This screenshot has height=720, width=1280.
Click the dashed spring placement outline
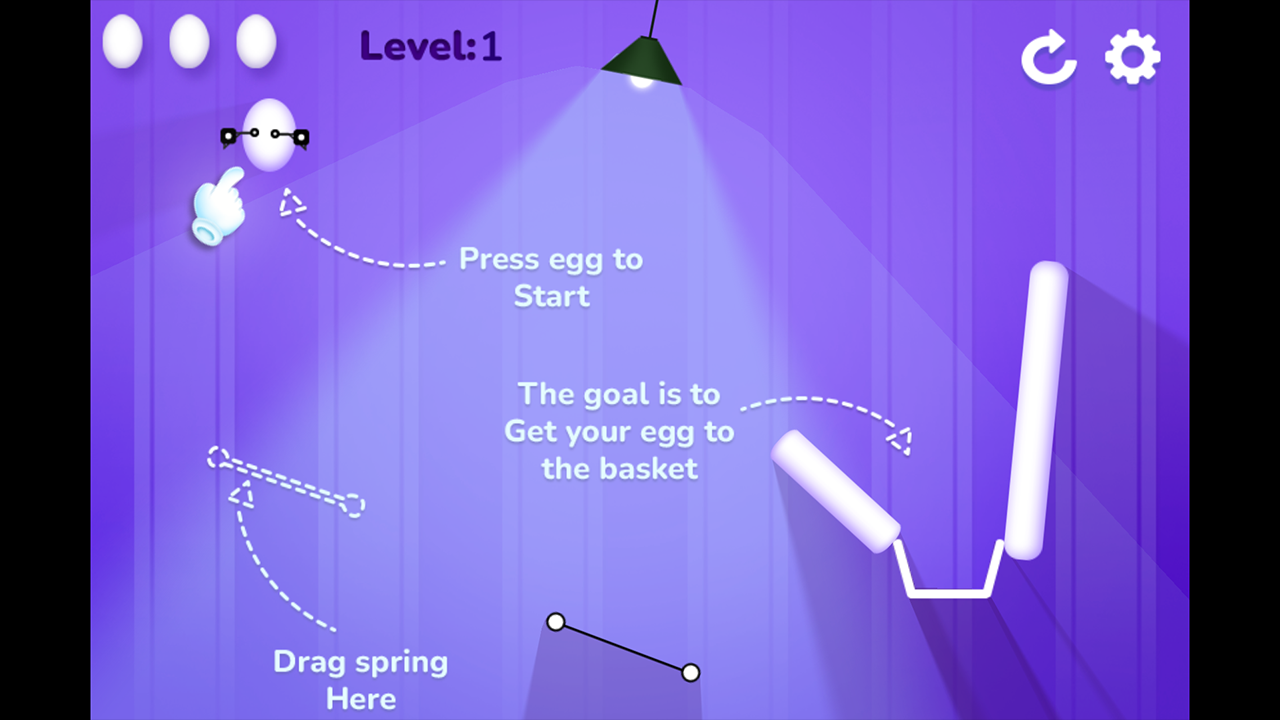coord(285,480)
